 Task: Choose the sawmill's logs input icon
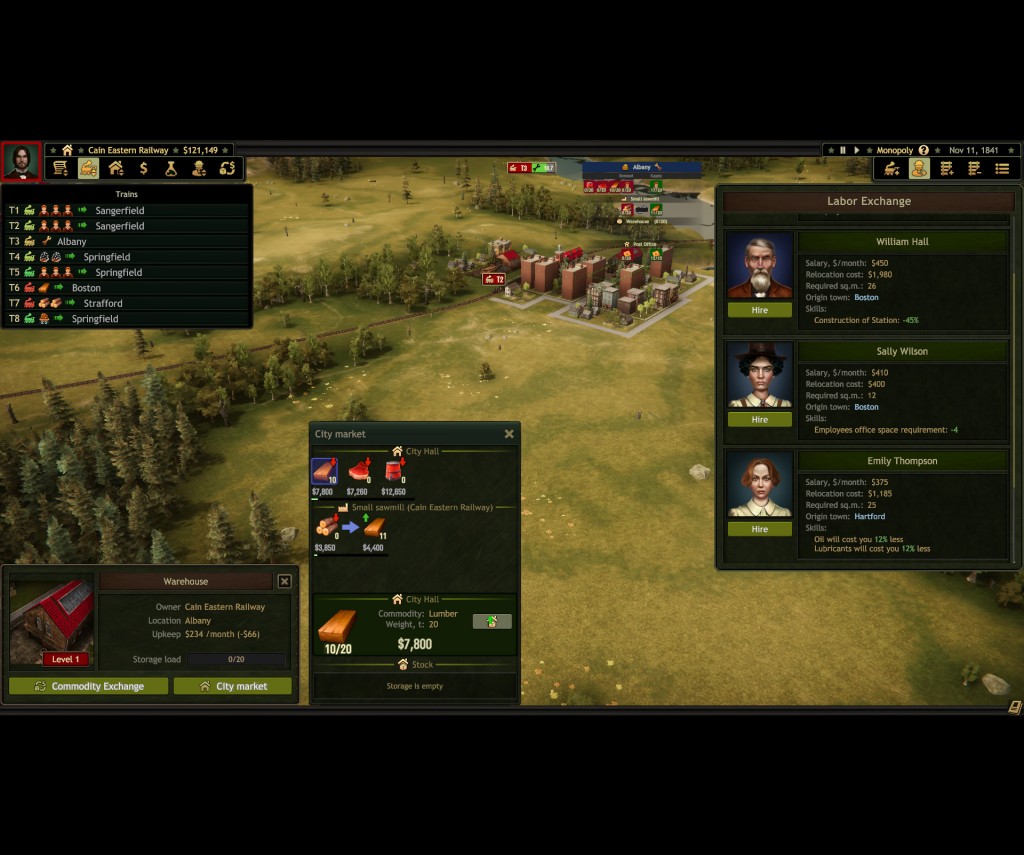point(326,527)
